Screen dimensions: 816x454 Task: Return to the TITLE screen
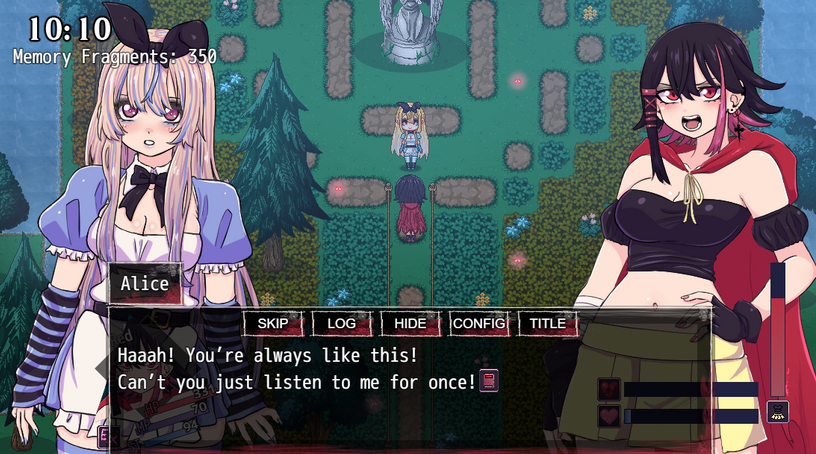click(x=547, y=323)
